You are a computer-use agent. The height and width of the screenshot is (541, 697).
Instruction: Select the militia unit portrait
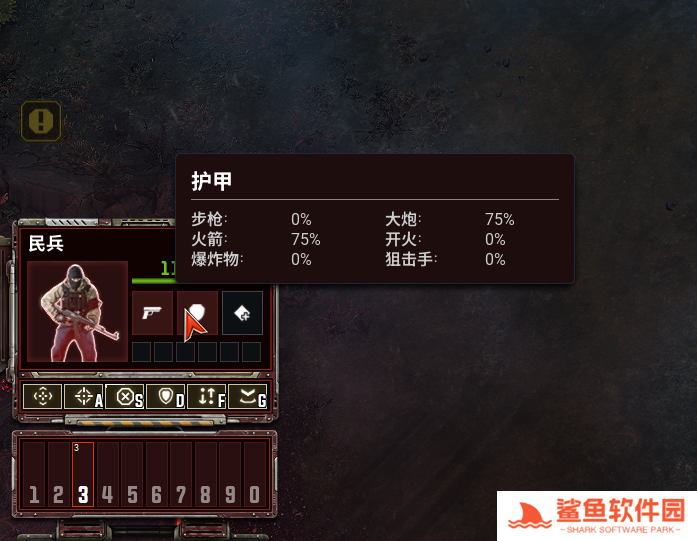point(77,311)
